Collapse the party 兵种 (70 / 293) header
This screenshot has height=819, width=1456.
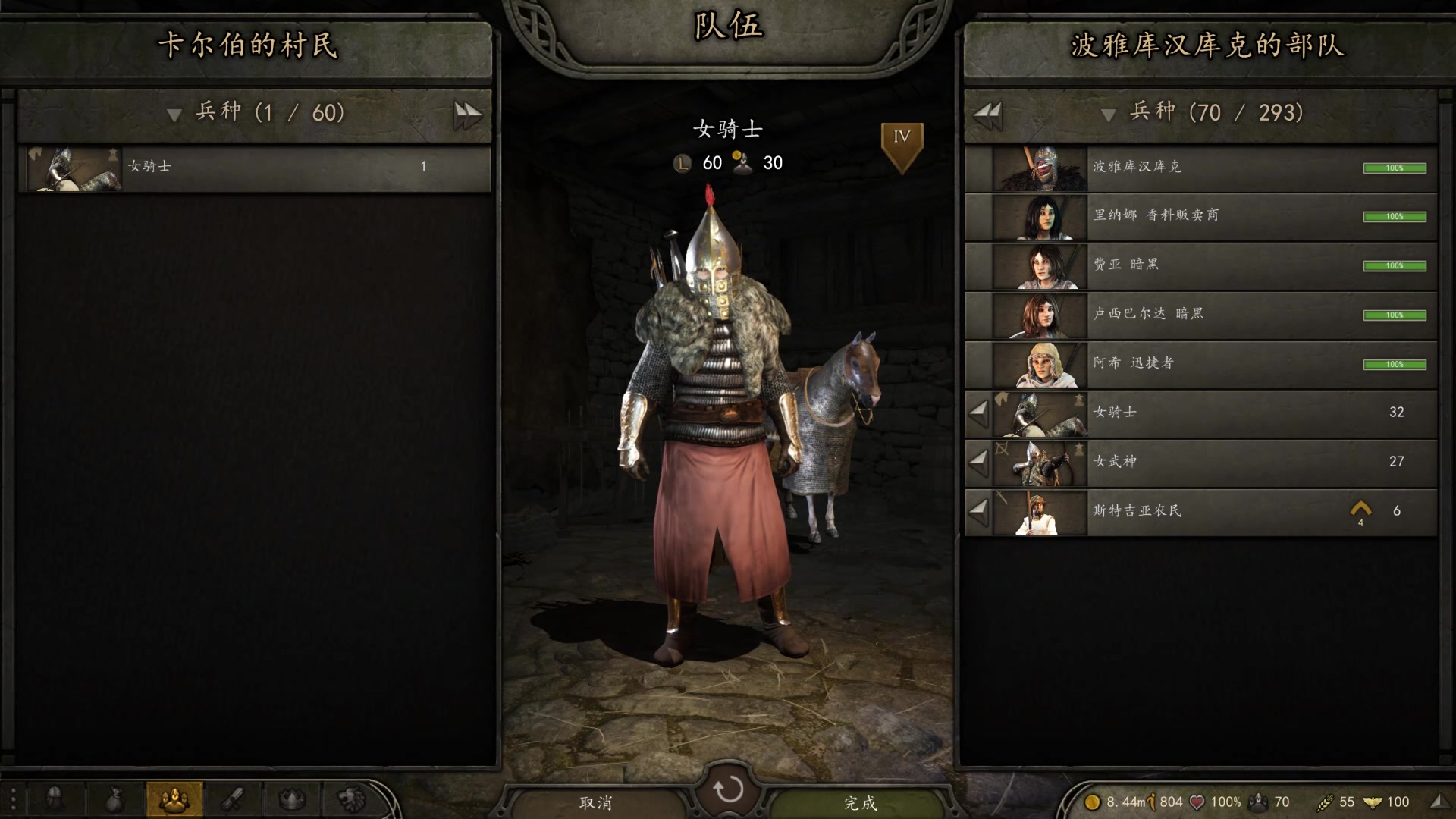1108,115
